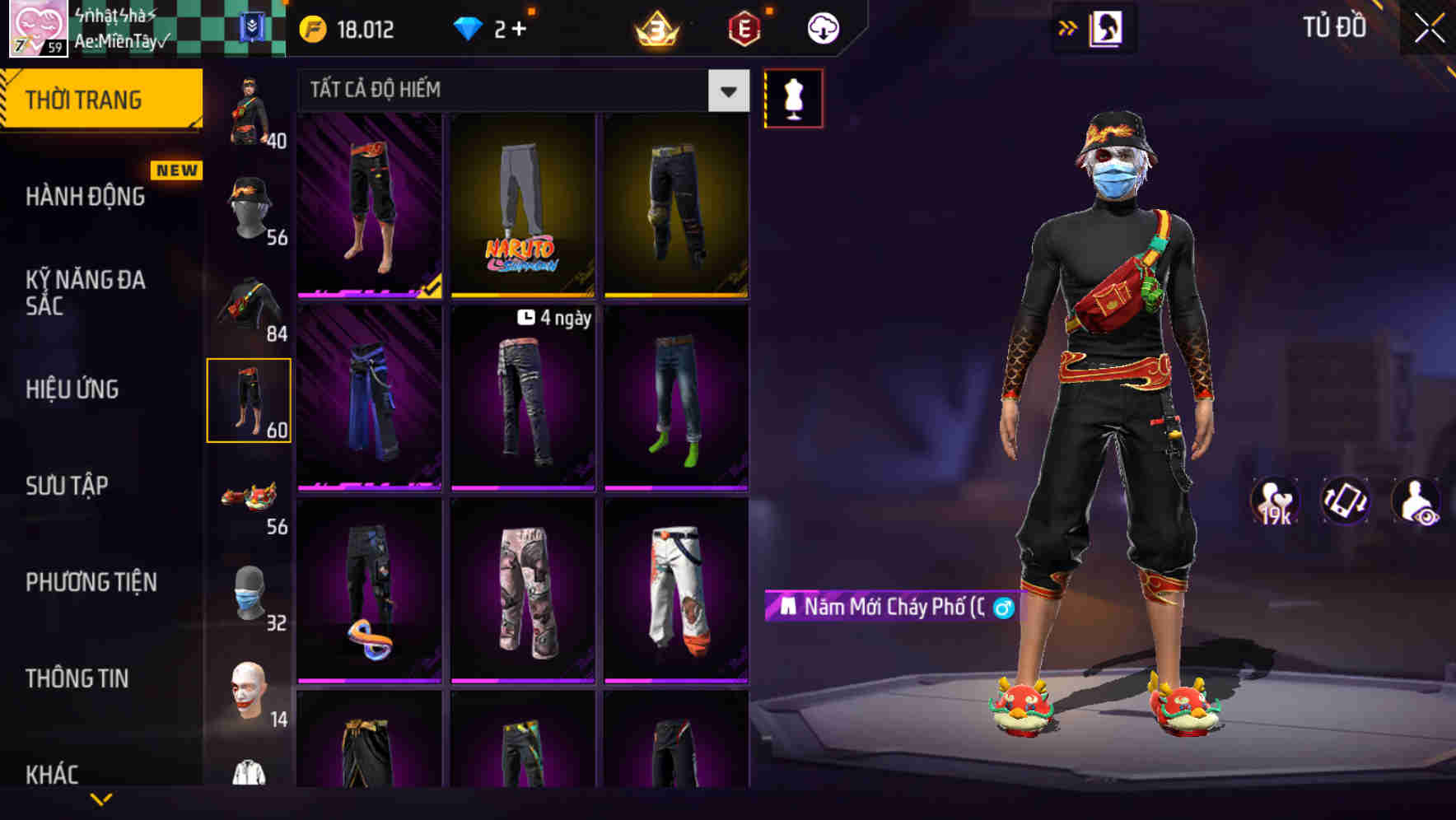This screenshot has height=820, width=1456.
Task: Toggle the mannequin try-on display
Action: point(793,96)
